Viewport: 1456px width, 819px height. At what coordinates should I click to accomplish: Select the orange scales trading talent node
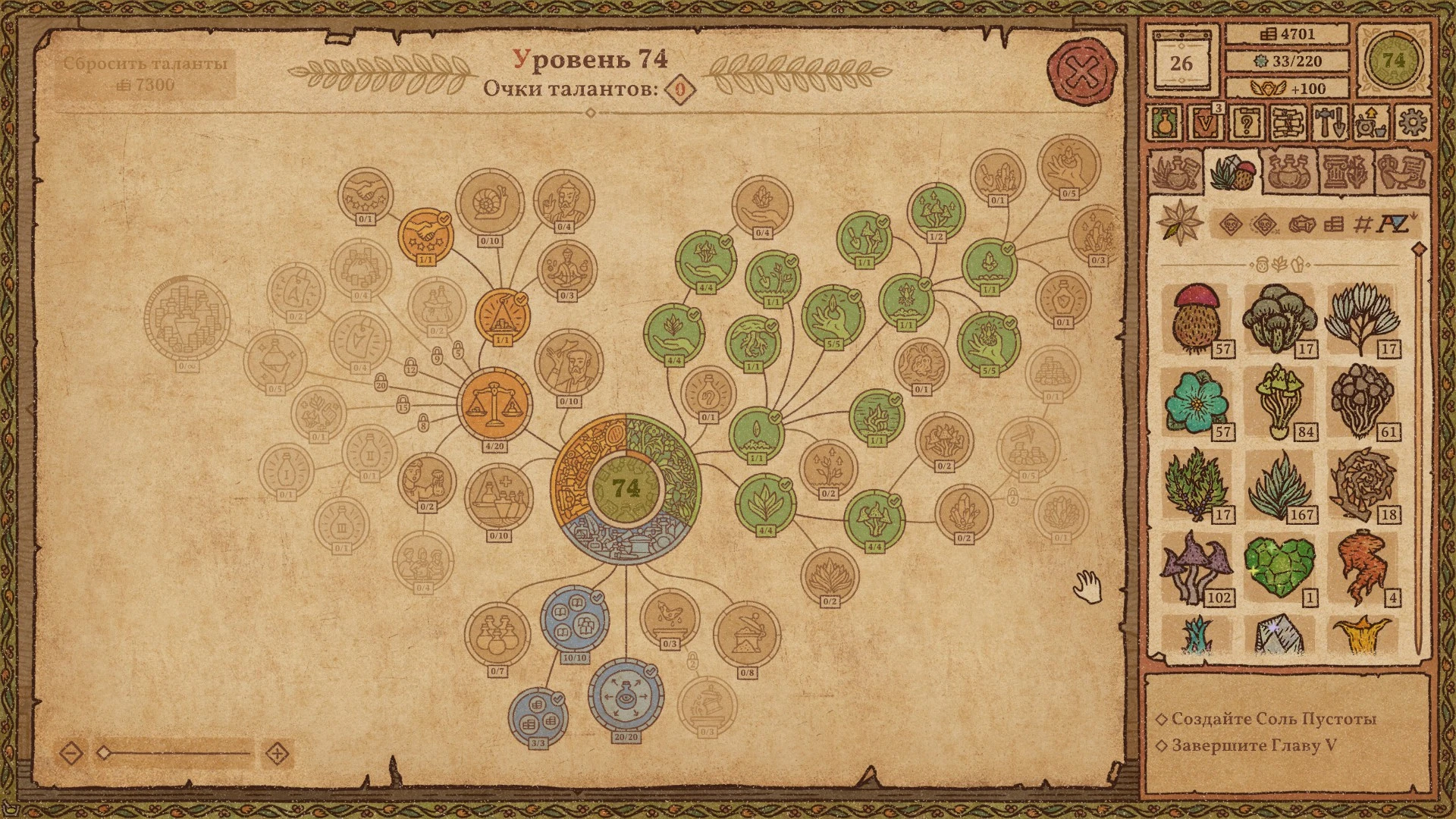(493, 405)
